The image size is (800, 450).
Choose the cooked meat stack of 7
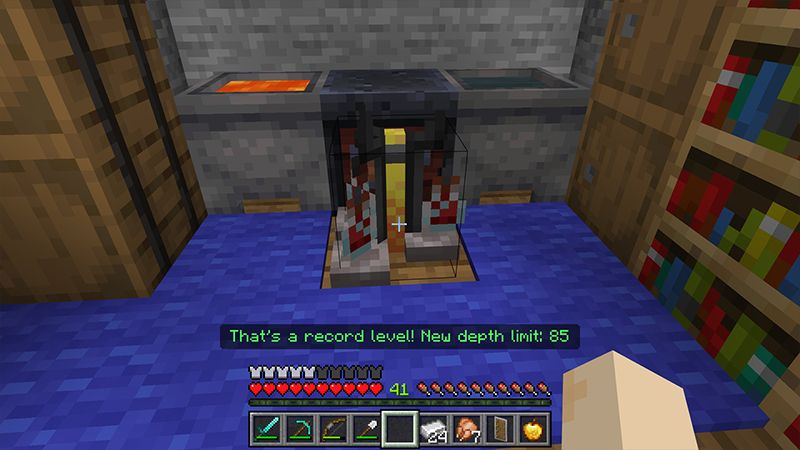(x=468, y=429)
